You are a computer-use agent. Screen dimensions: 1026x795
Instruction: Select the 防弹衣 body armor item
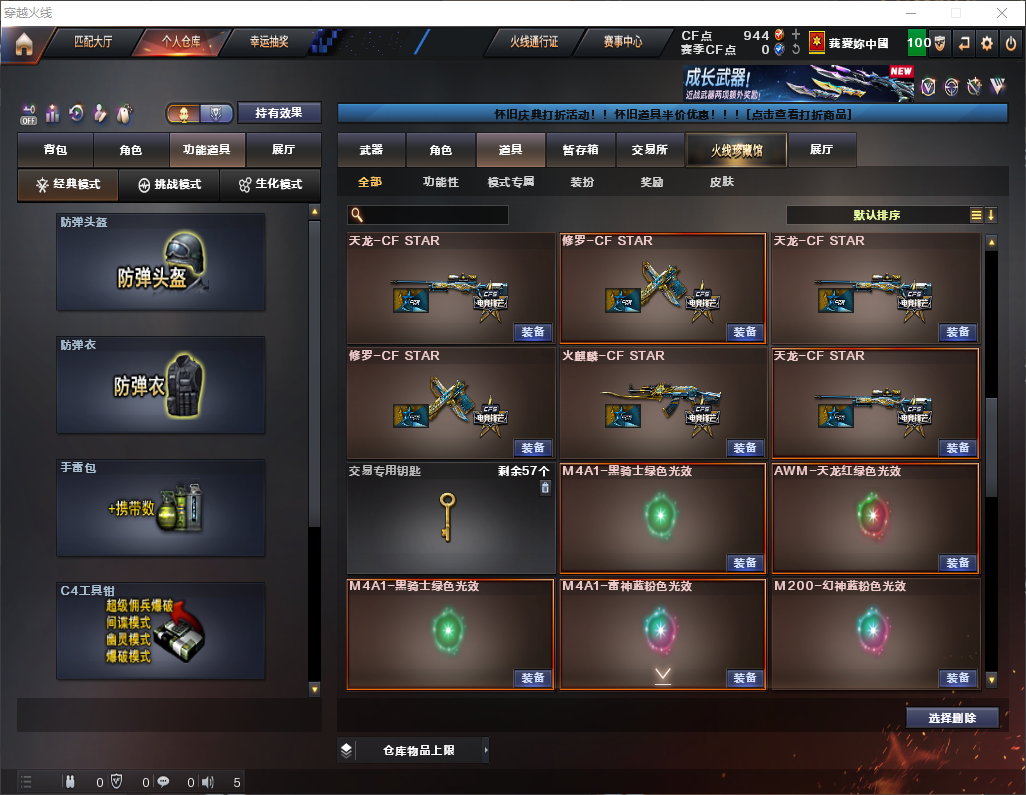pos(161,385)
